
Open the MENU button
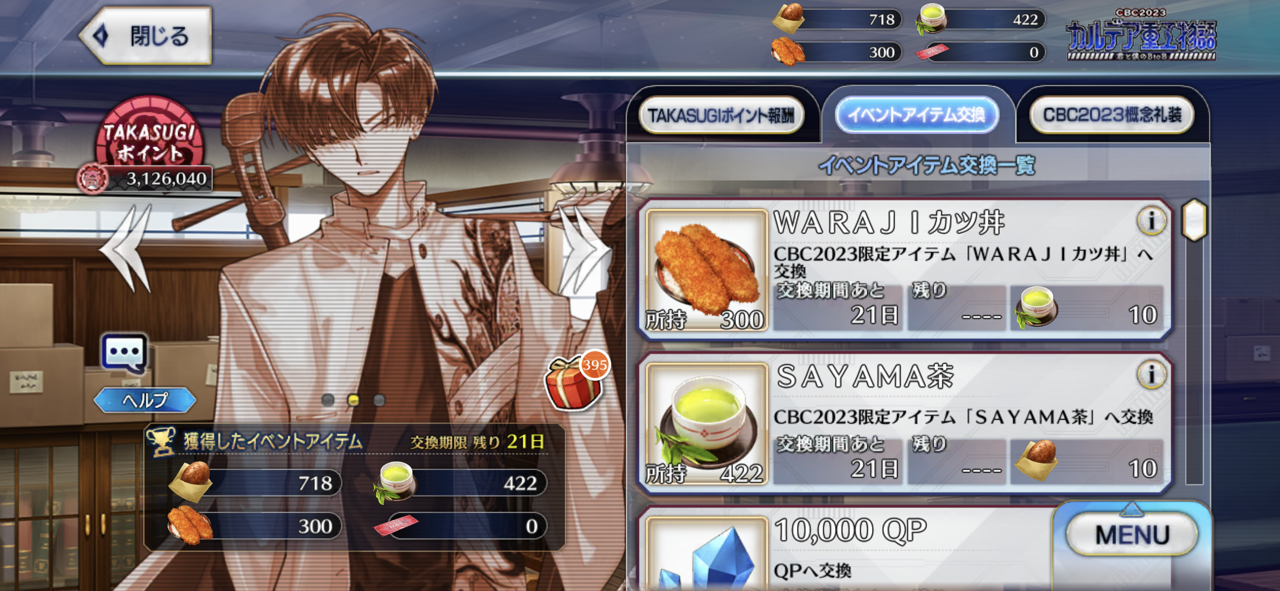click(1131, 534)
